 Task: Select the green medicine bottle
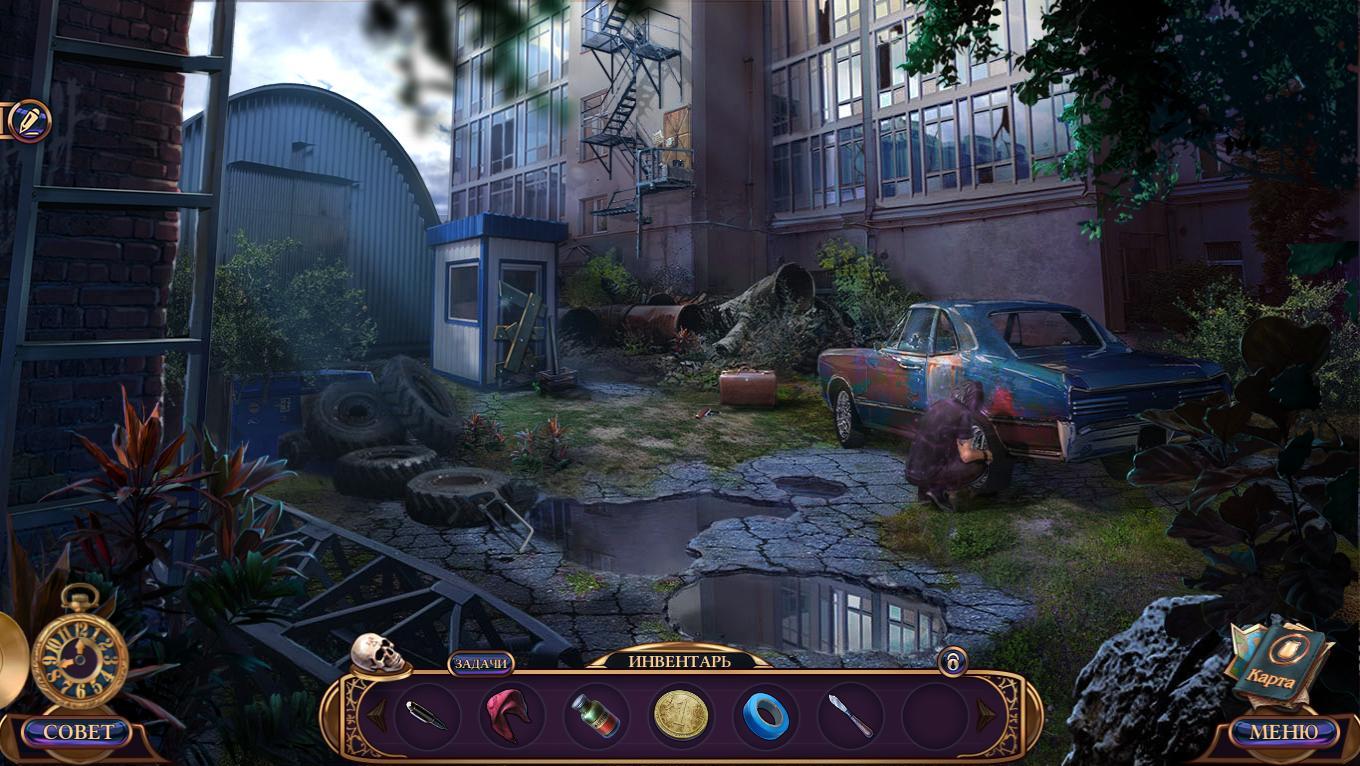594,715
